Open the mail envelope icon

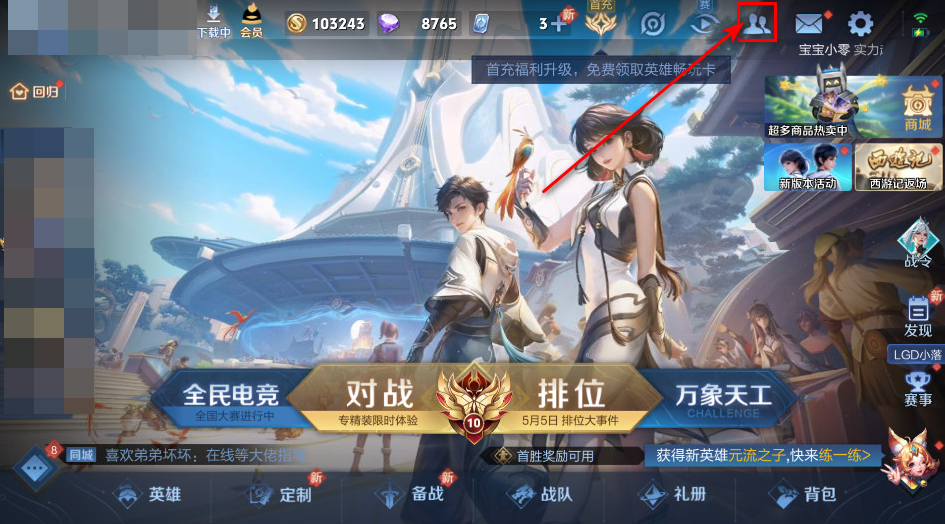(x=809, y=24)
